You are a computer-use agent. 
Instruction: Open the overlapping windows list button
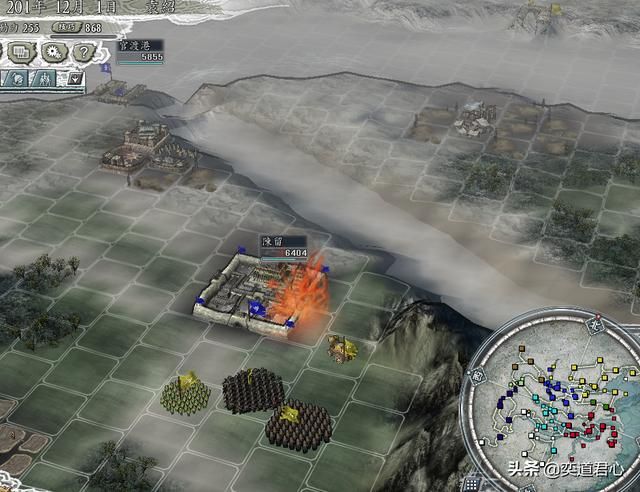(x=21, y=52)
